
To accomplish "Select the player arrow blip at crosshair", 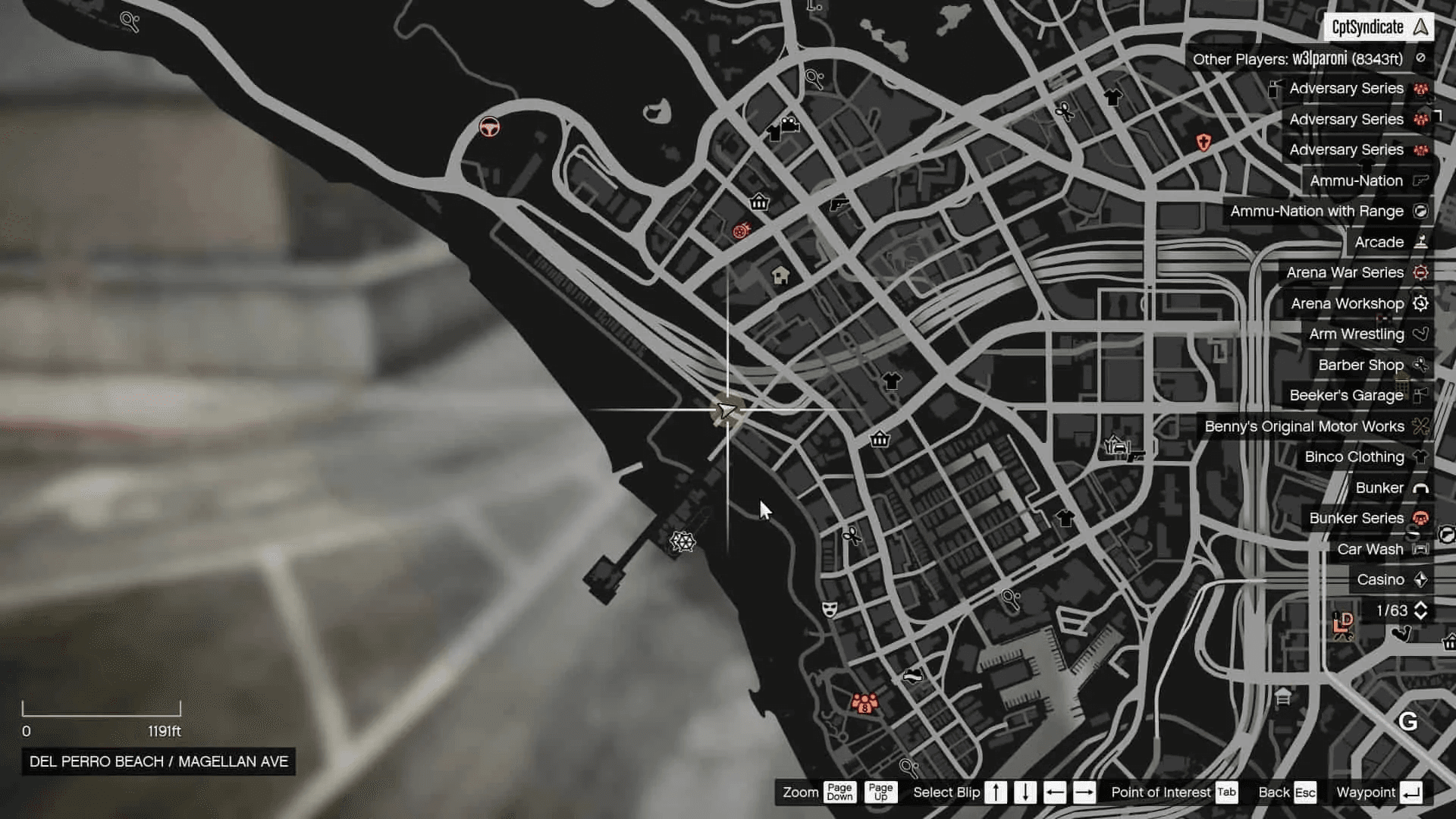I will (726, 411).
